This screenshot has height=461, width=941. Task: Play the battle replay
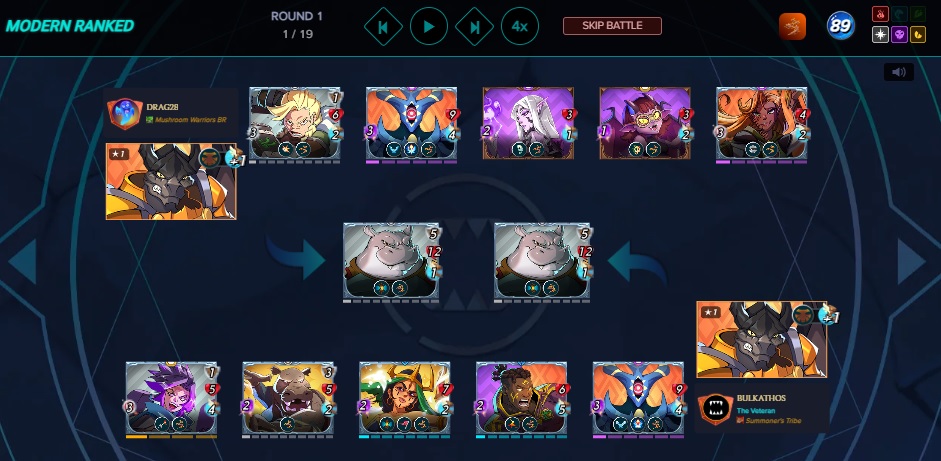point(428,26)
